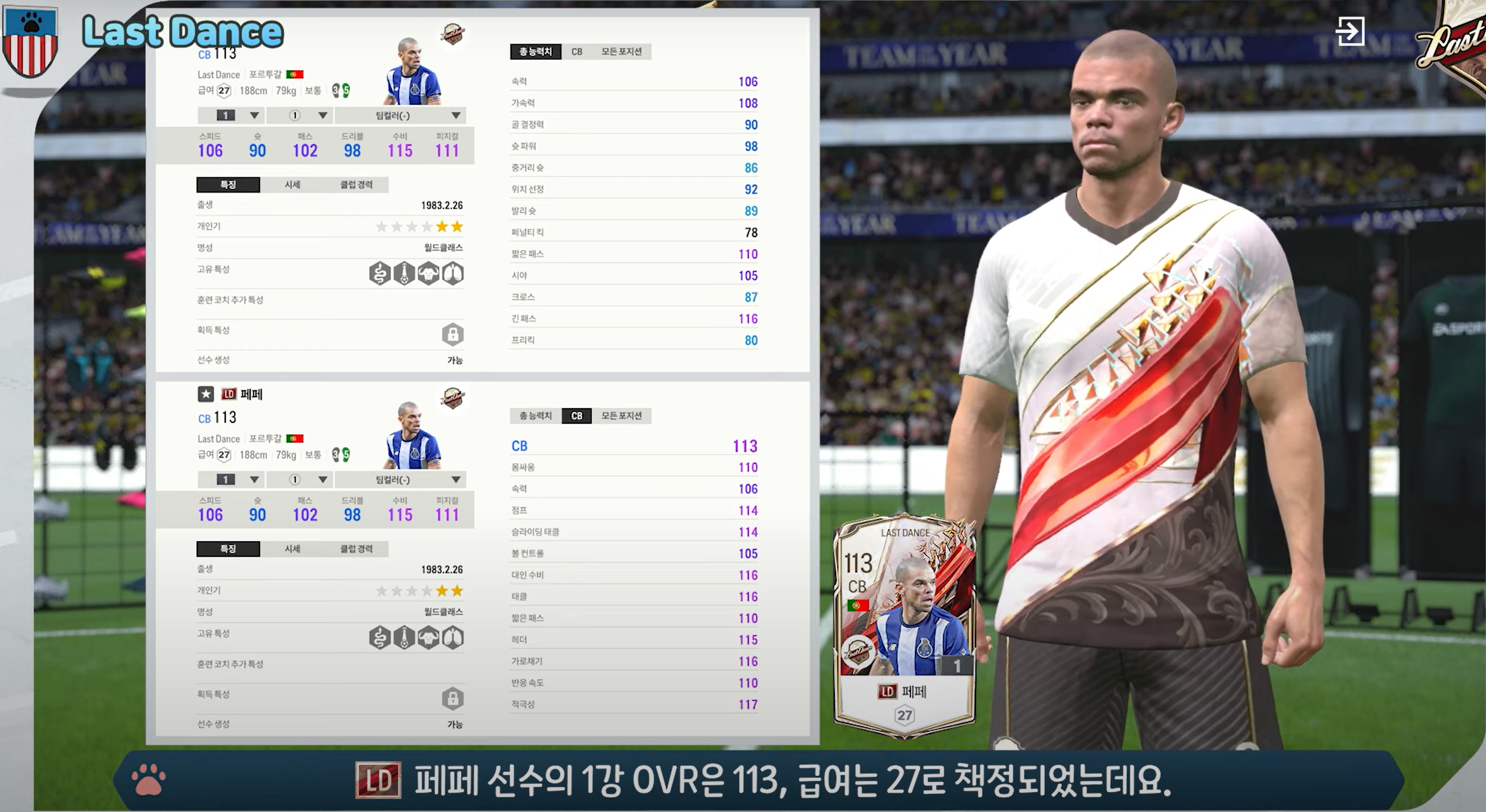Select the Last Dance 페페 player card
This screenshot has height=812, width=1486.
905,625
